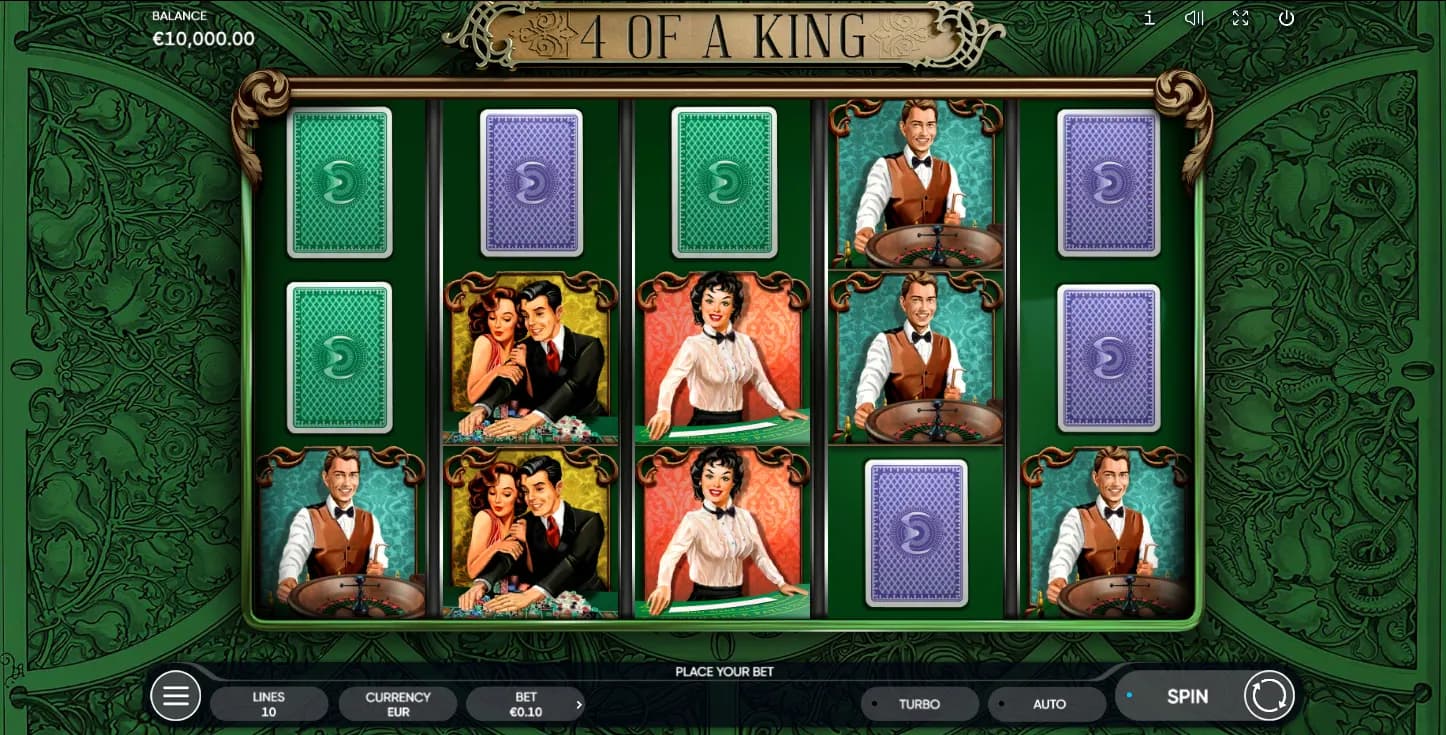Change the number of Lines
The image size is (1446, 735).
269,704
